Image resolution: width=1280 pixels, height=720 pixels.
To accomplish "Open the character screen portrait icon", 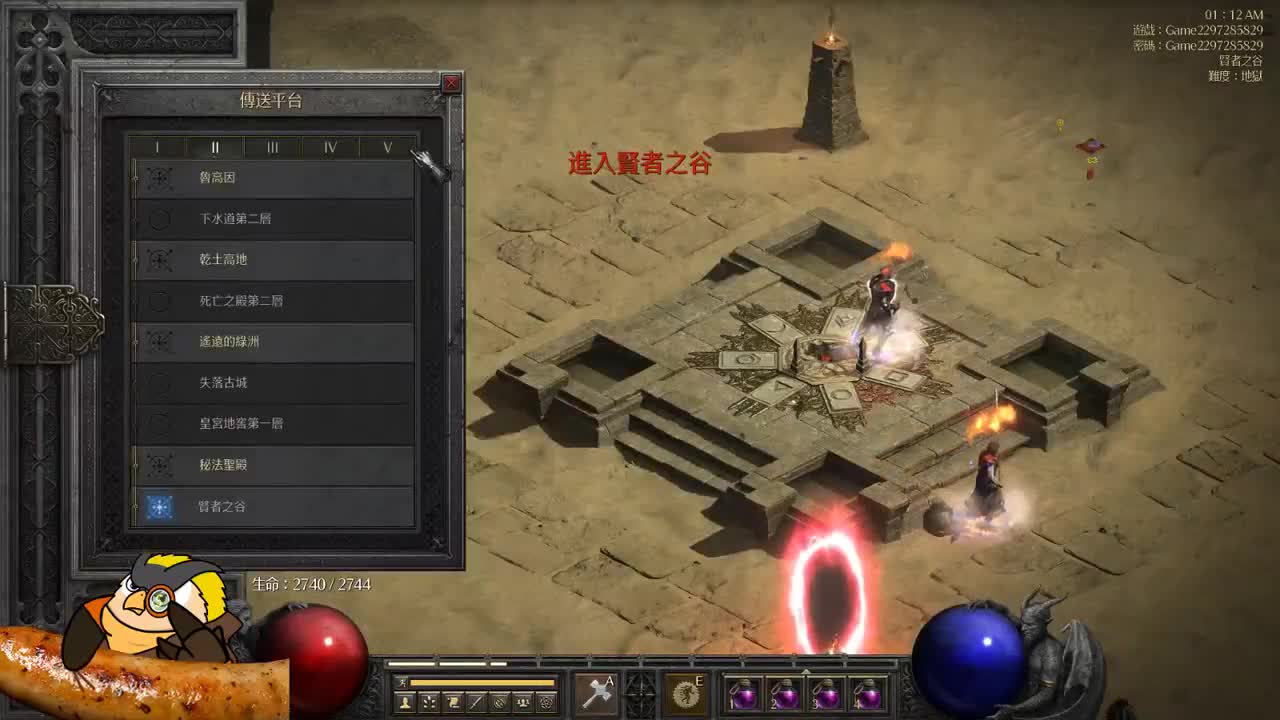I will (404, 701).
